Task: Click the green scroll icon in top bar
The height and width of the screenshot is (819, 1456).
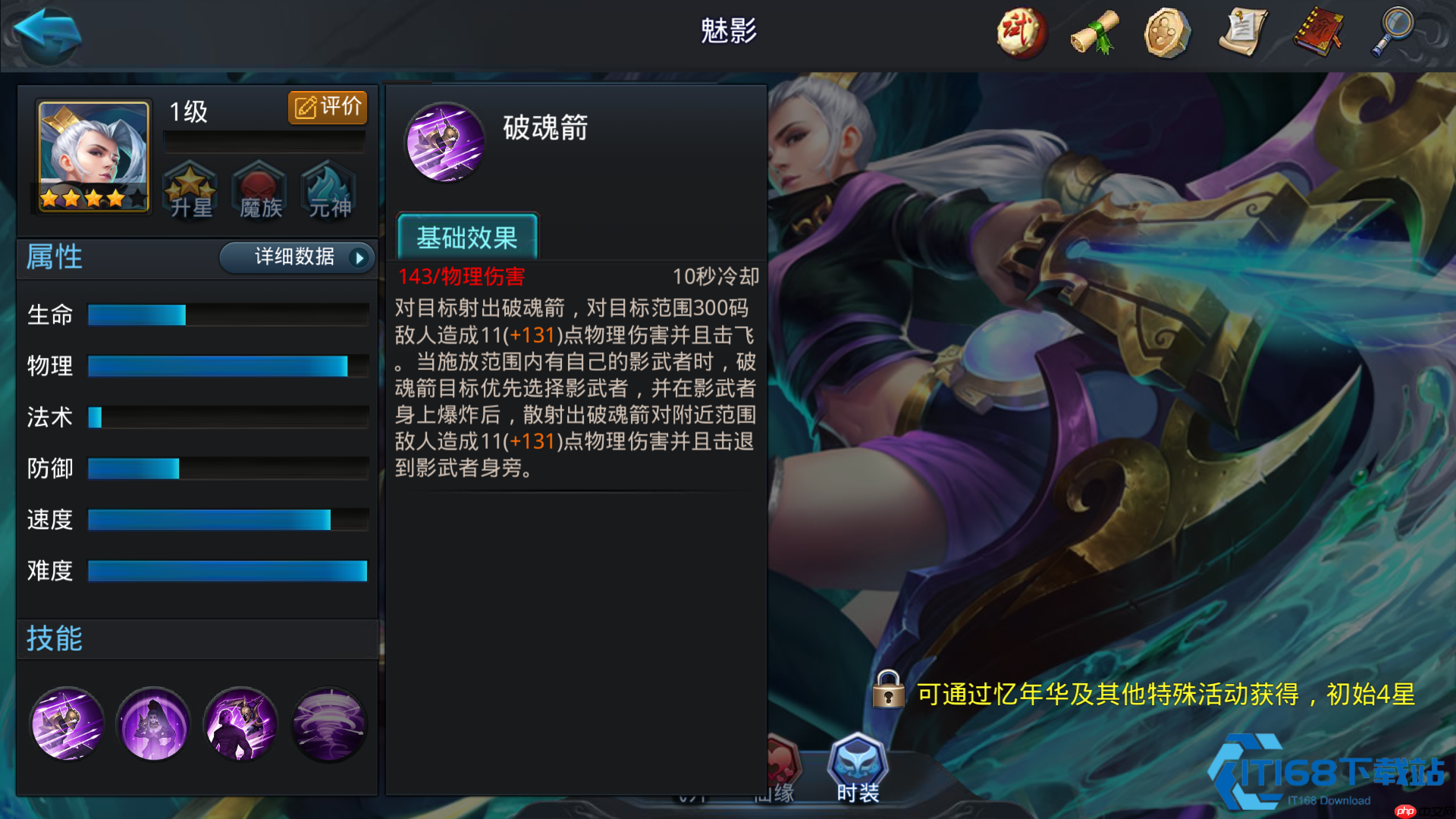Action: point(1092,32)
